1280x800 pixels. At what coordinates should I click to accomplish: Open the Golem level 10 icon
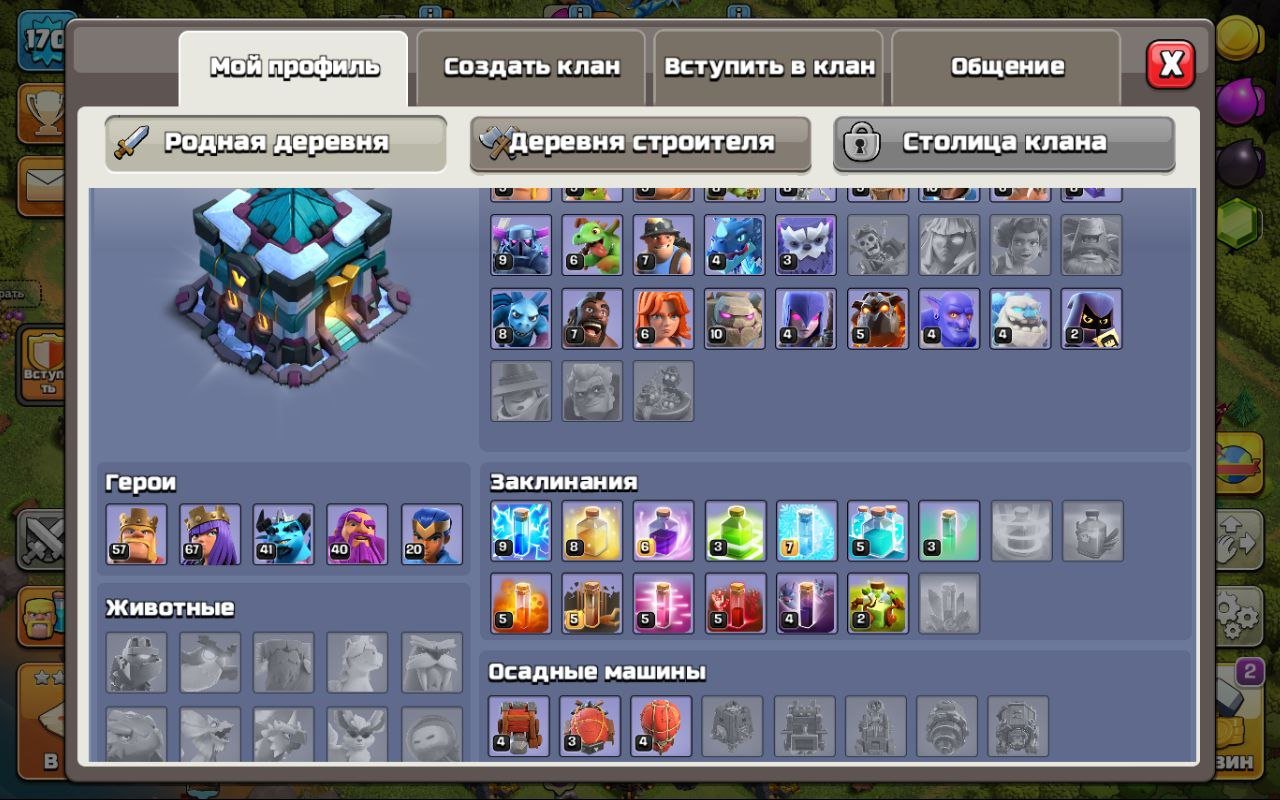(735, 318)
